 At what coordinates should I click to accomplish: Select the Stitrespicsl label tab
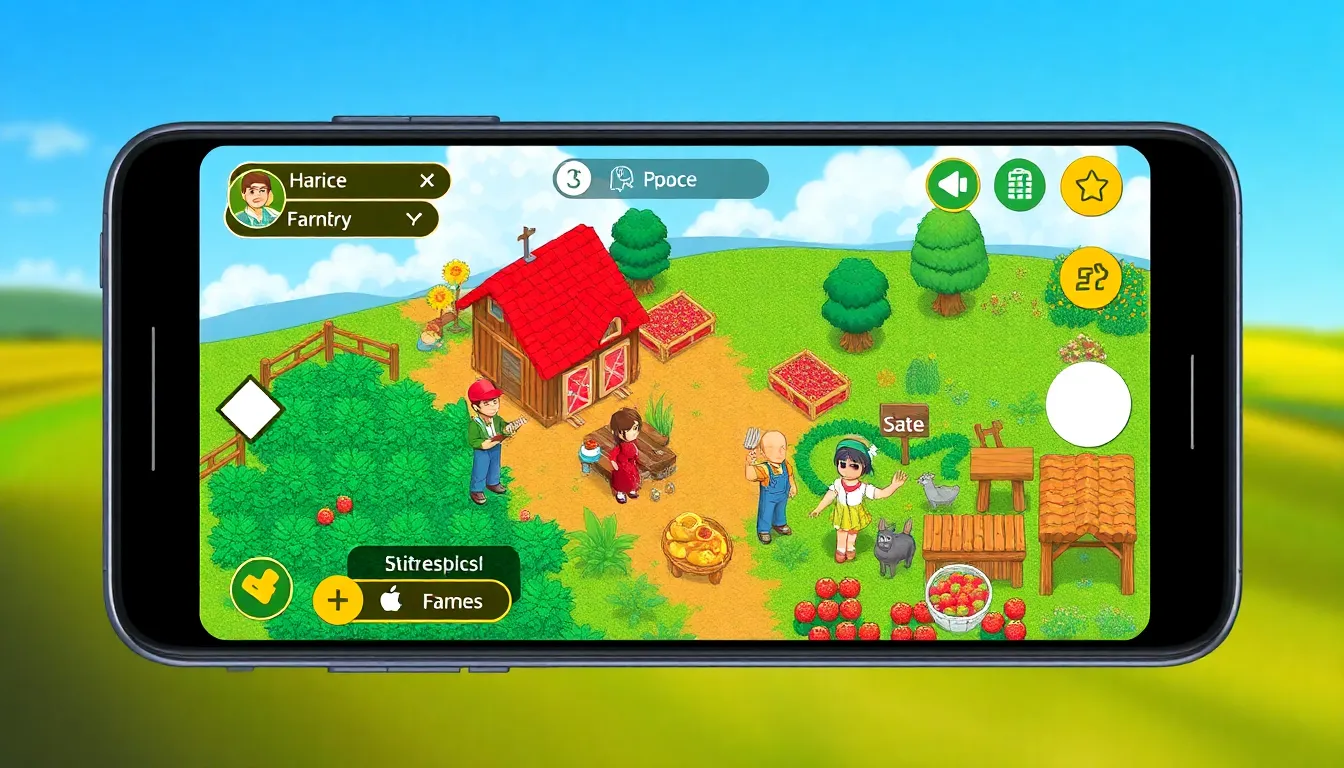(433, 563)
